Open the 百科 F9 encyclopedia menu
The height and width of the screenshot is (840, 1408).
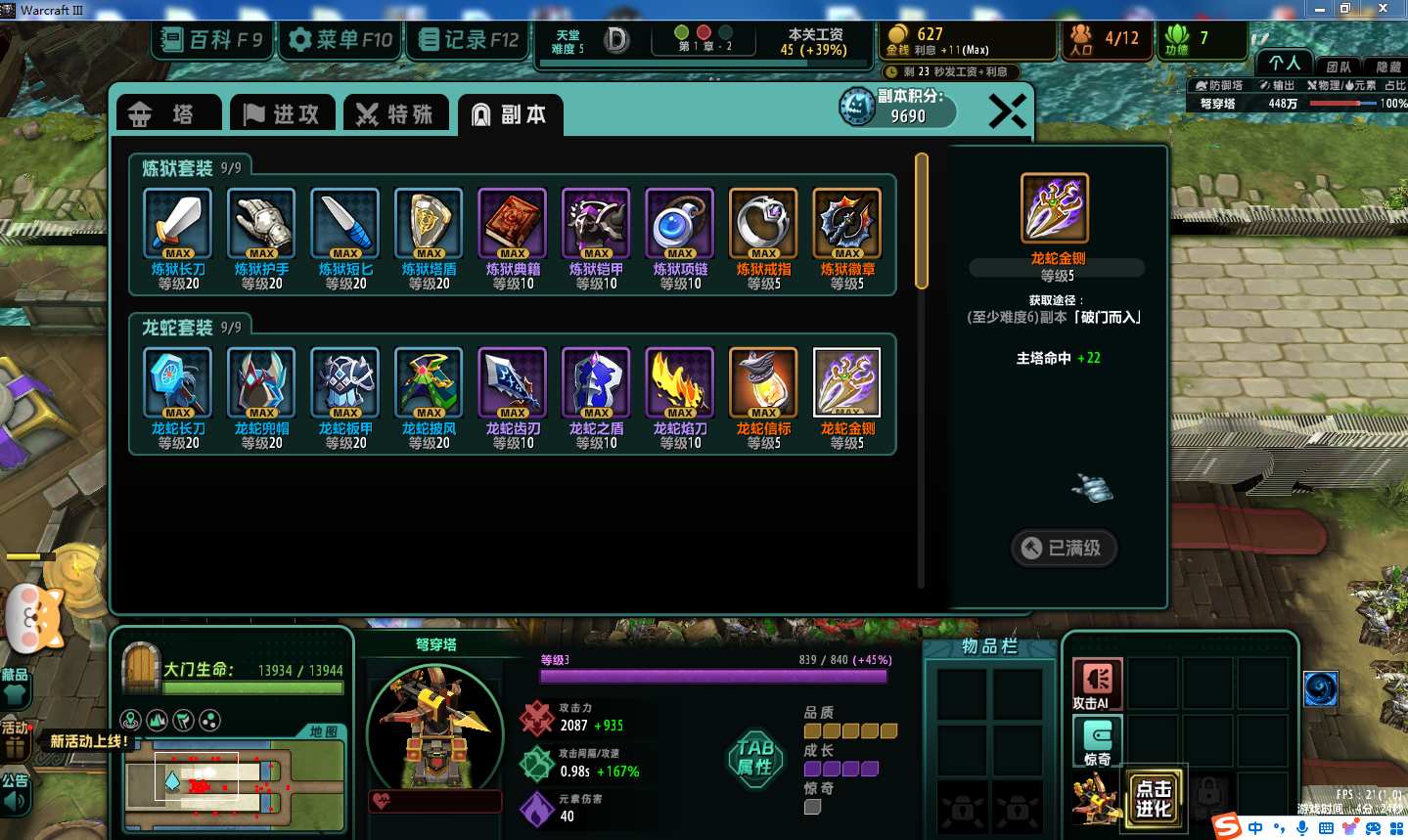click(212, 40)
